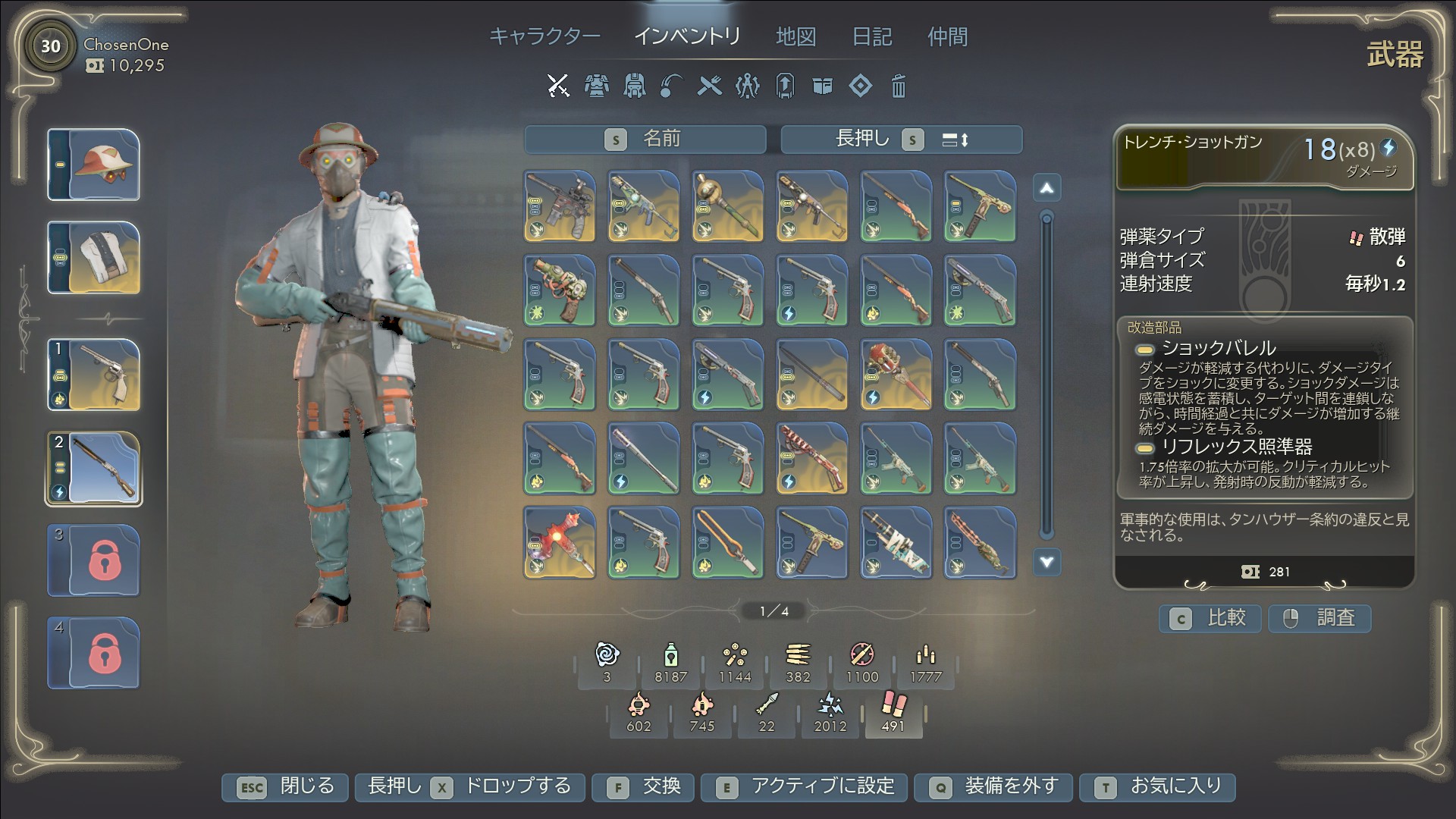
Task: Switch to the キャラクター tab
Action: click(544, 36)
